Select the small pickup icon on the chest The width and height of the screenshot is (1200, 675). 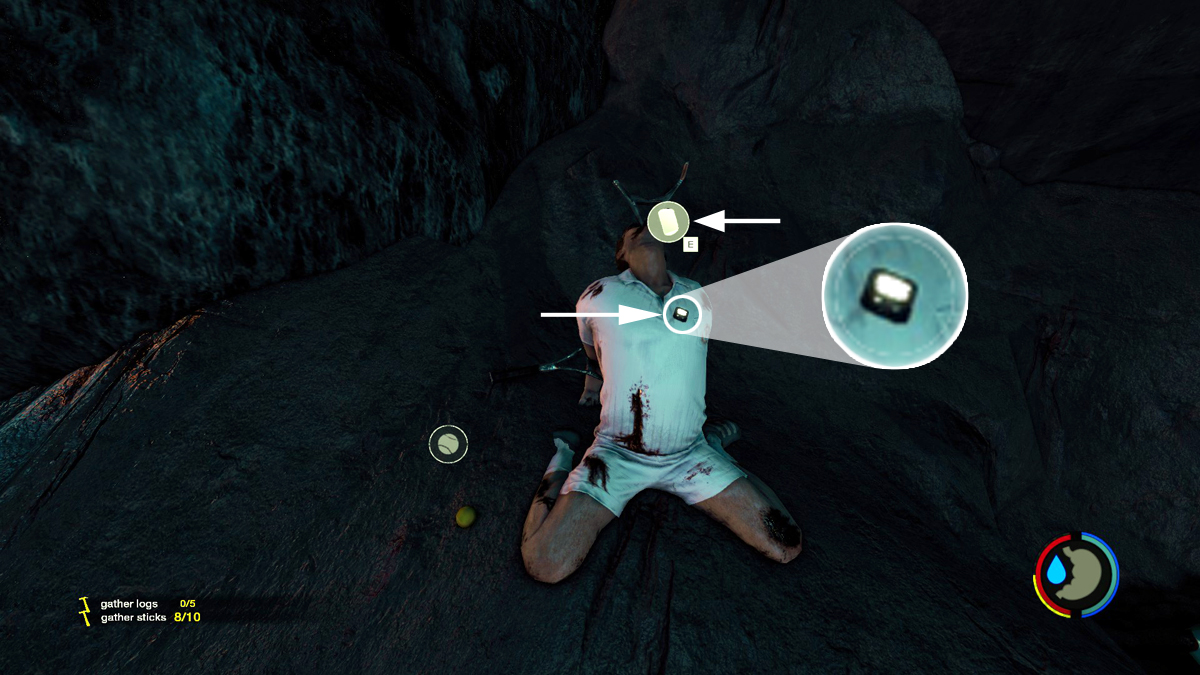pyautogui.click(x=681, y=315)
